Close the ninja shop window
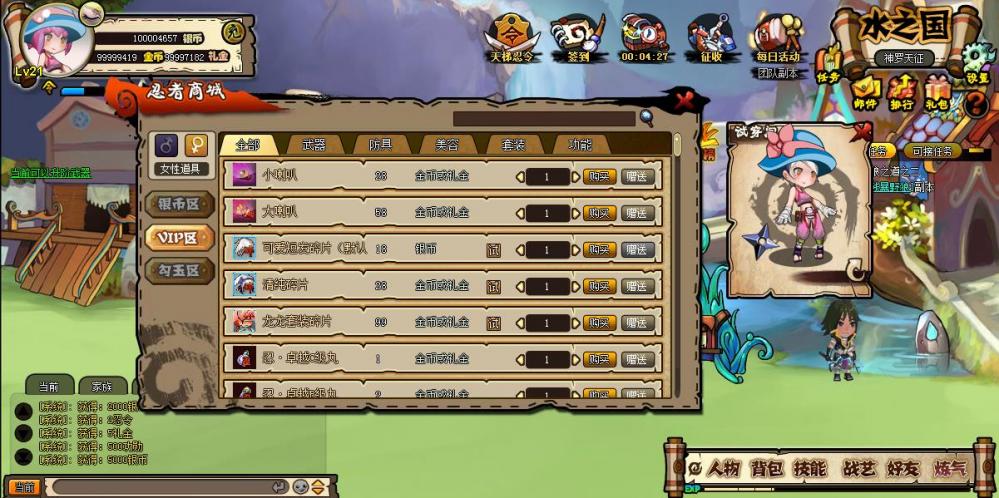Viewport: 999px width, 498px height. [x=685, y=100]
